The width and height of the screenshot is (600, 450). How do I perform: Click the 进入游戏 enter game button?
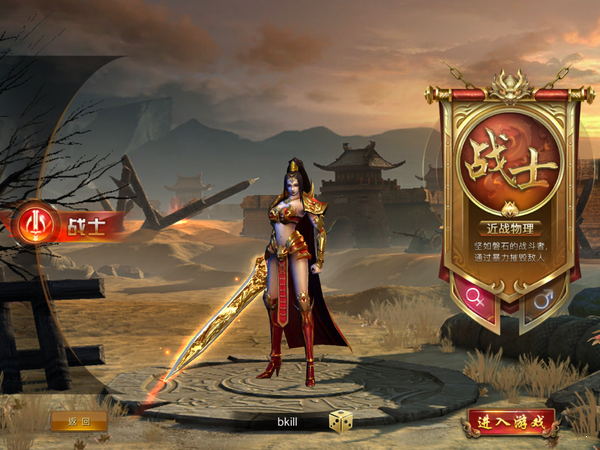tap(509, 421)
